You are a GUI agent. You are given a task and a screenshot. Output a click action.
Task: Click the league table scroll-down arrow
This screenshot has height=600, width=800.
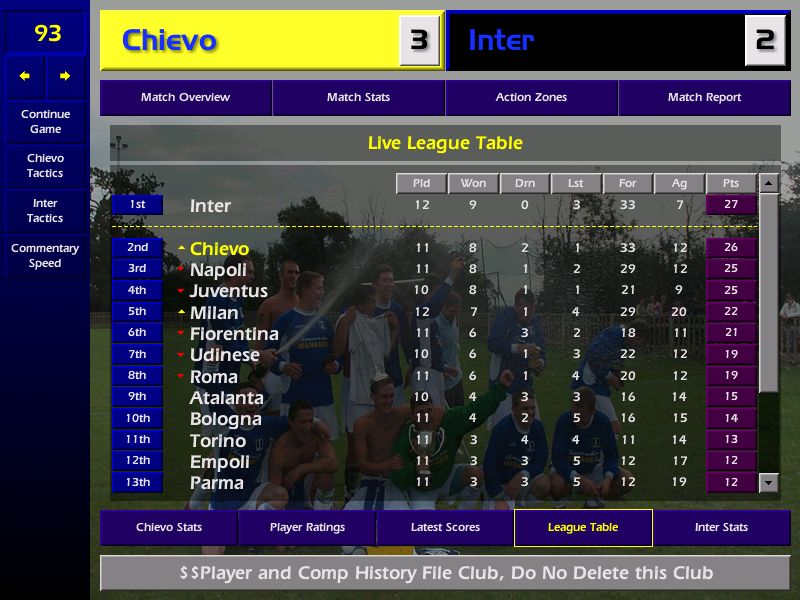(x=768, y=483)
